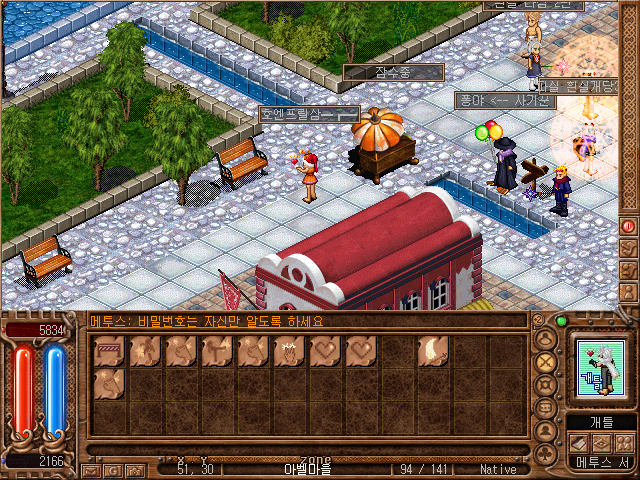Open the envelope mail button

click(x=91, y=470)
